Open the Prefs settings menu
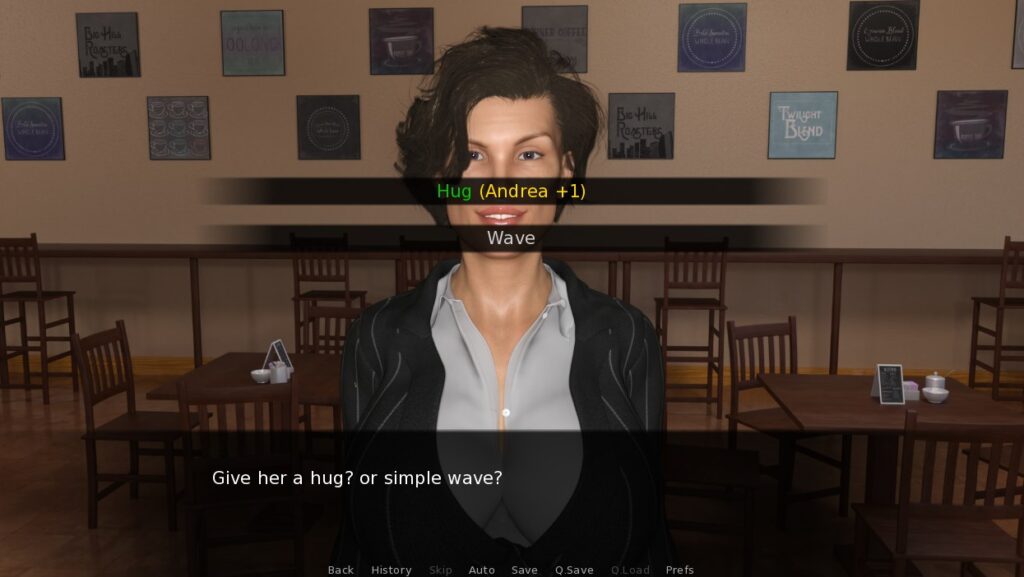This screenshot has height=577, width=1024. tap(680, 570)
